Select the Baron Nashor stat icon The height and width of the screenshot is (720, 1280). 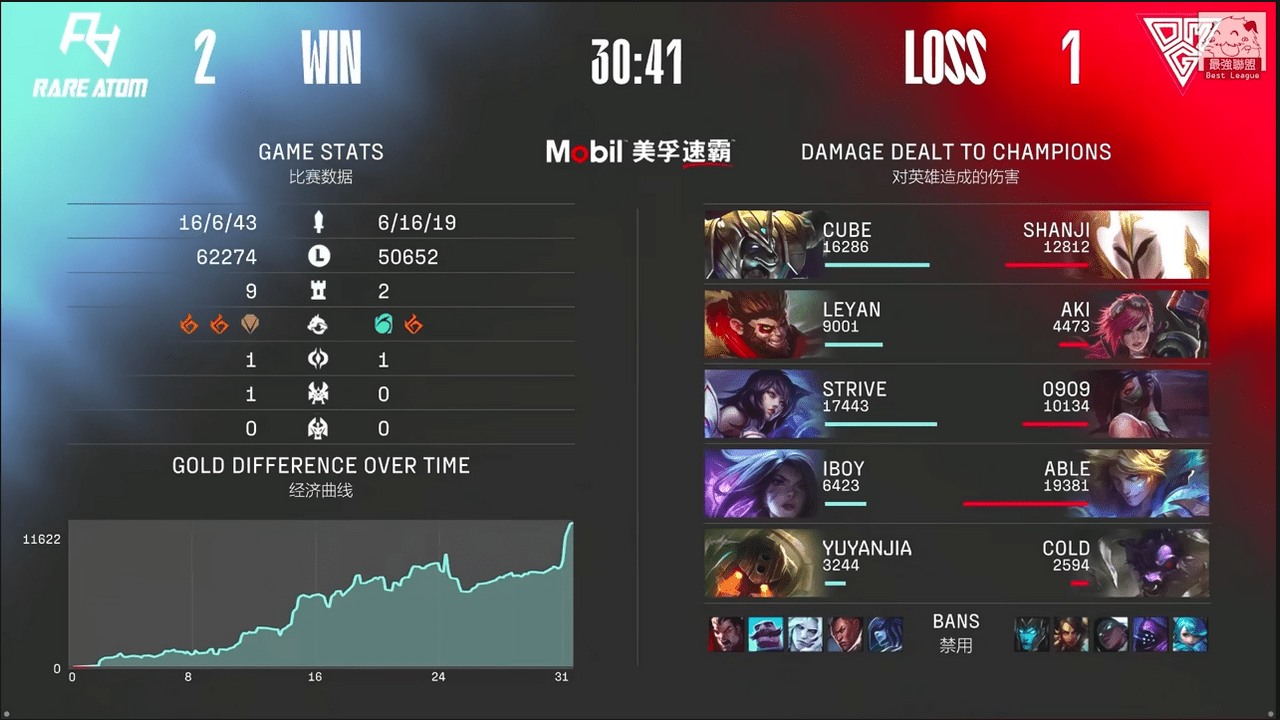(320, 393)
